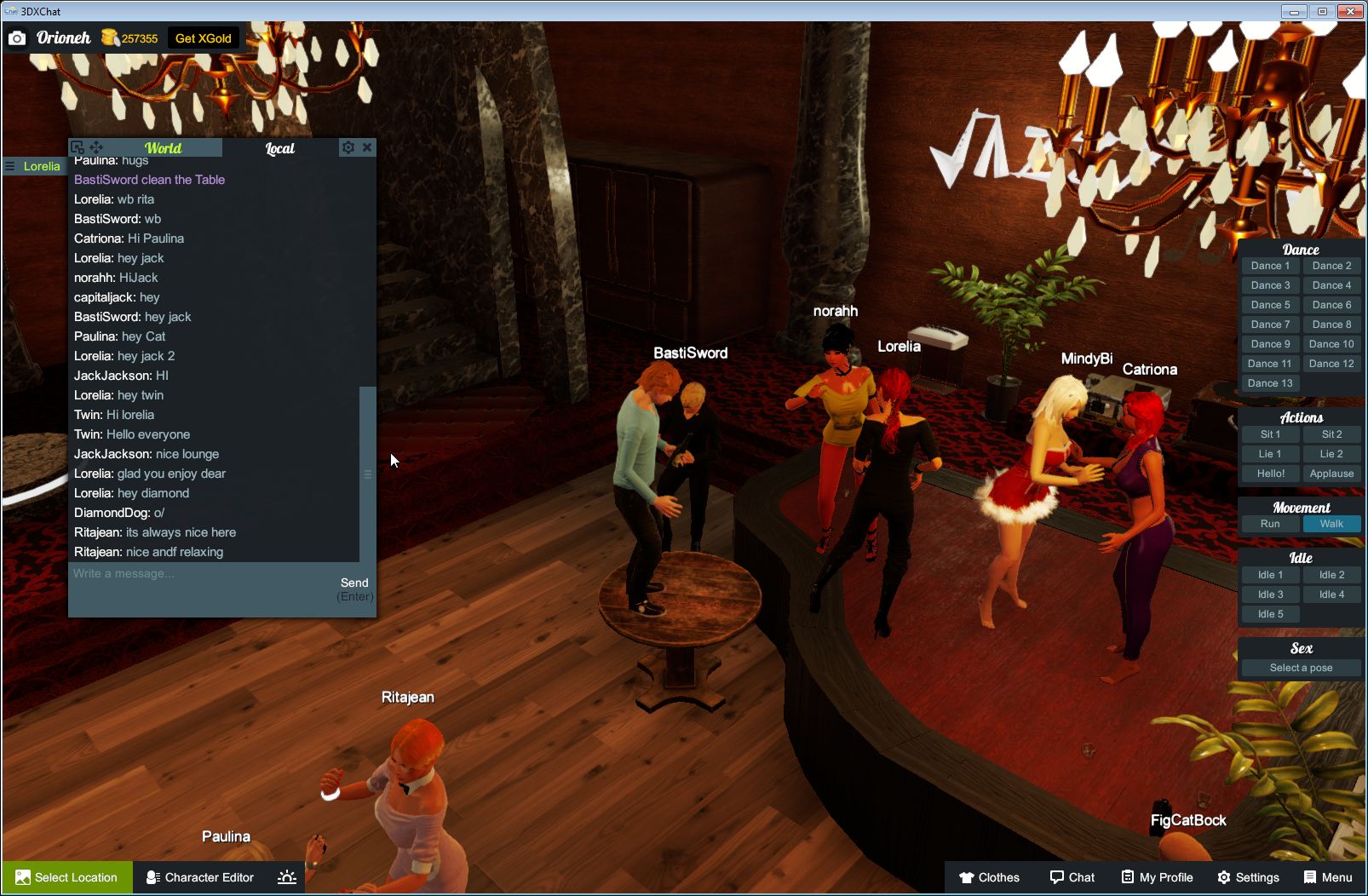Image resolution: width=1368 pixels, height=896 pixels.
Task: Activate the Idle 1 animation
Action: click(1269, 574)
